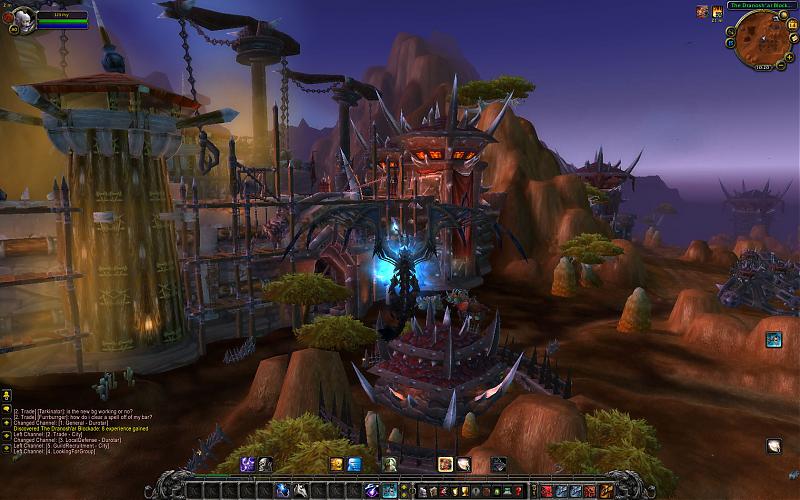
Task: Click the red buff icon beside flame buff
Action: (702, 11)
